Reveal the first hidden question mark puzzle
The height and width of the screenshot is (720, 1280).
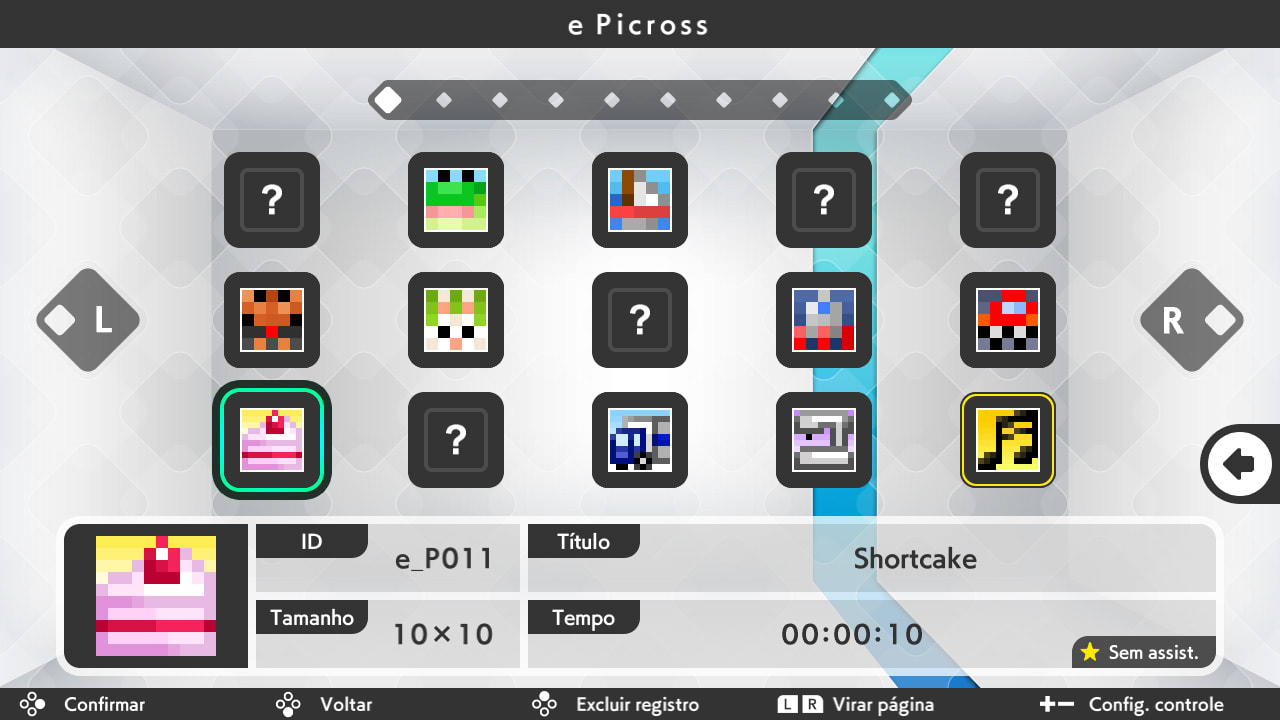click(271, 200)
